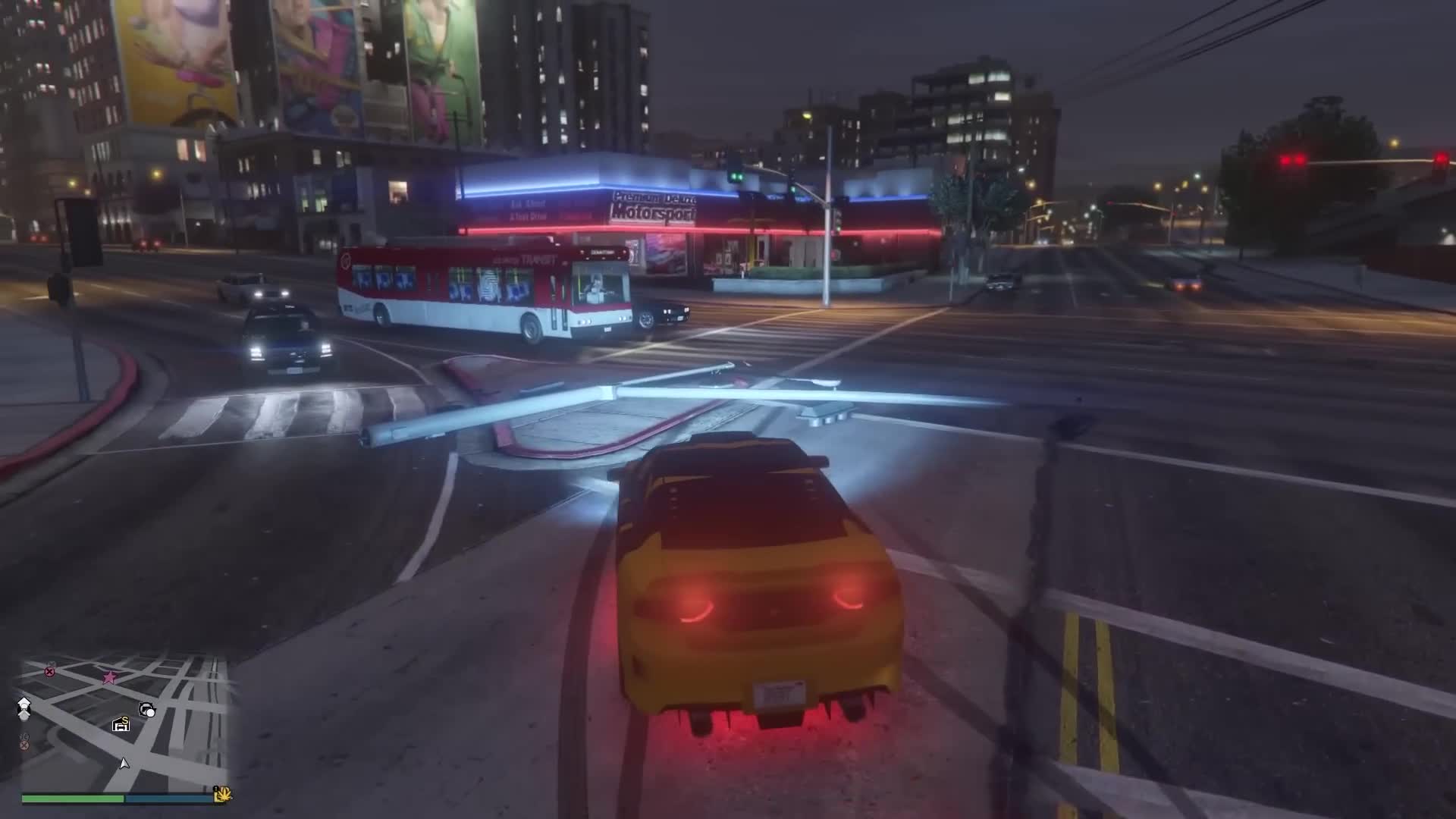Click the 'S' garage blip on the minimap
This screenshot has width=1456, height=819.
[121, 723]
